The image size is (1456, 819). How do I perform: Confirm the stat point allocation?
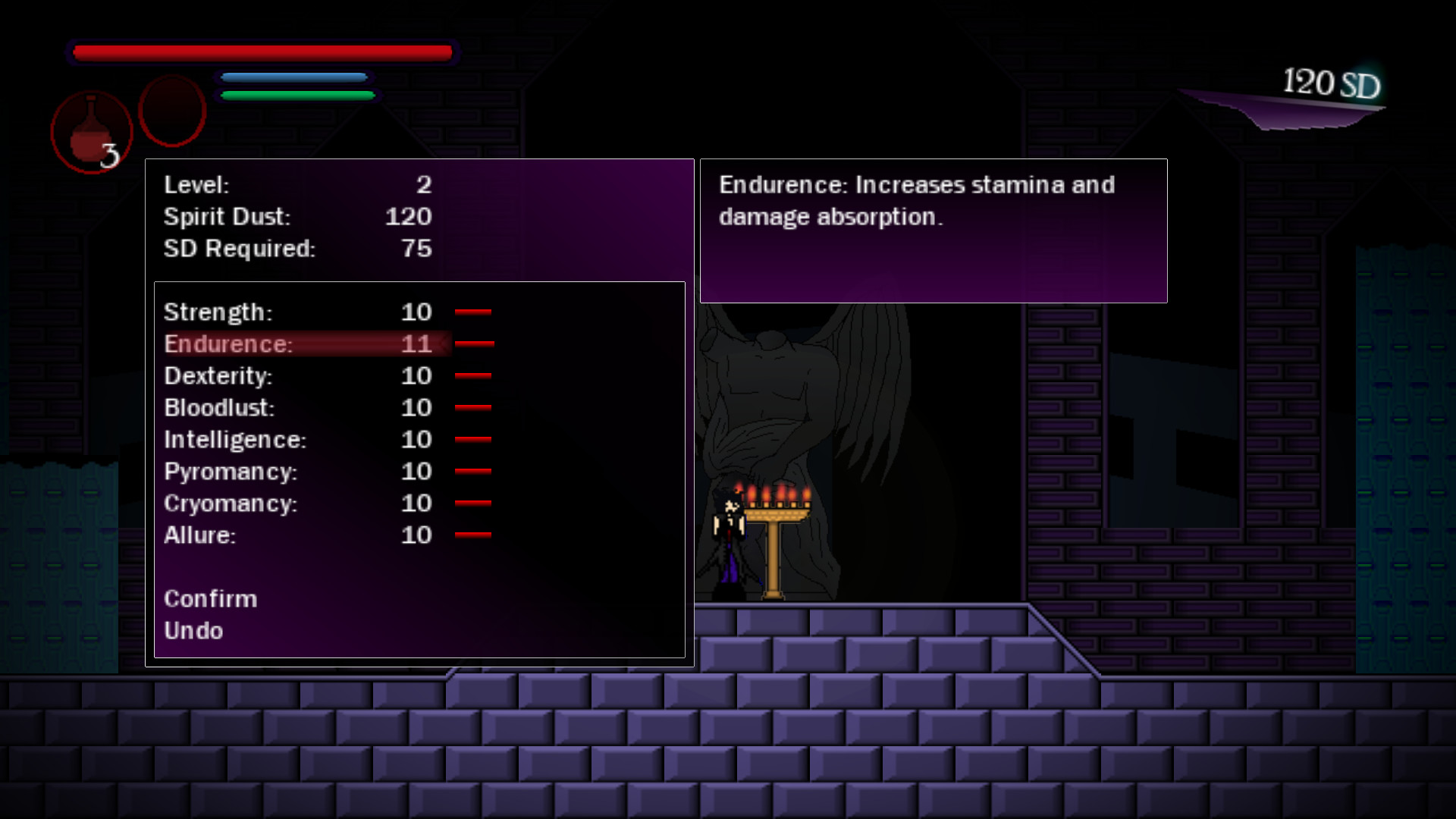point(211,598)
